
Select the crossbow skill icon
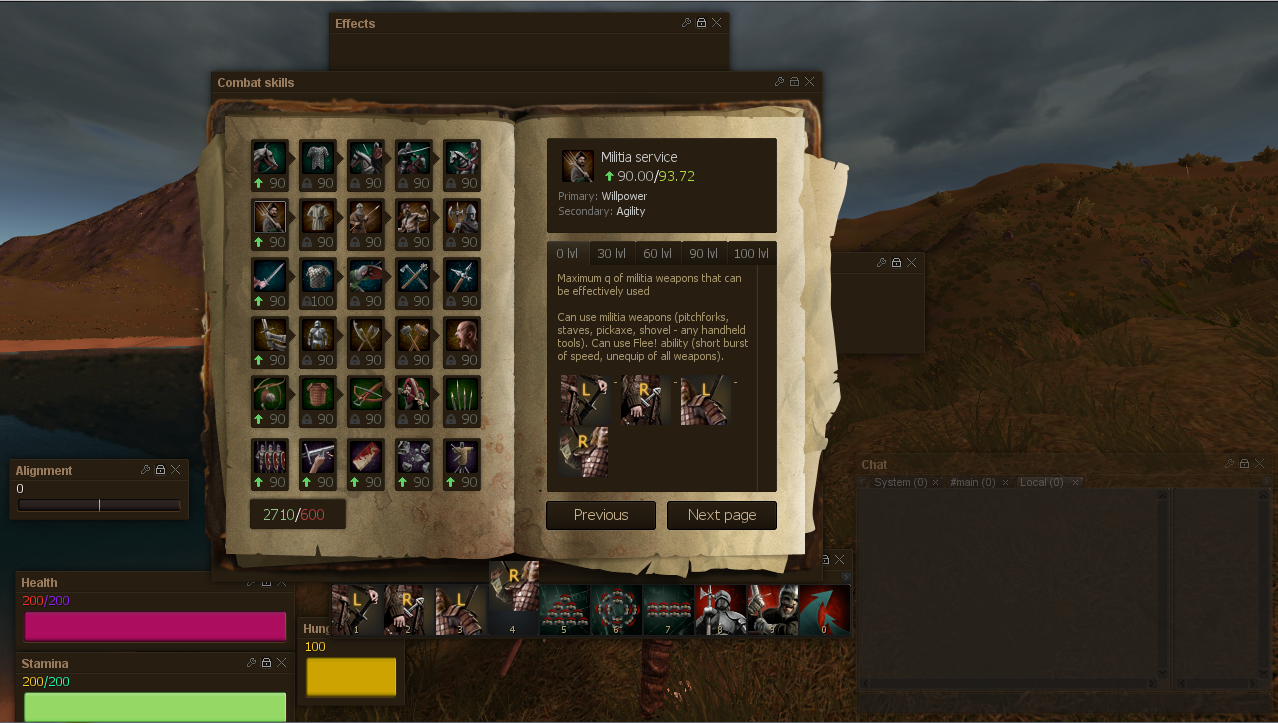click(366, 395)
